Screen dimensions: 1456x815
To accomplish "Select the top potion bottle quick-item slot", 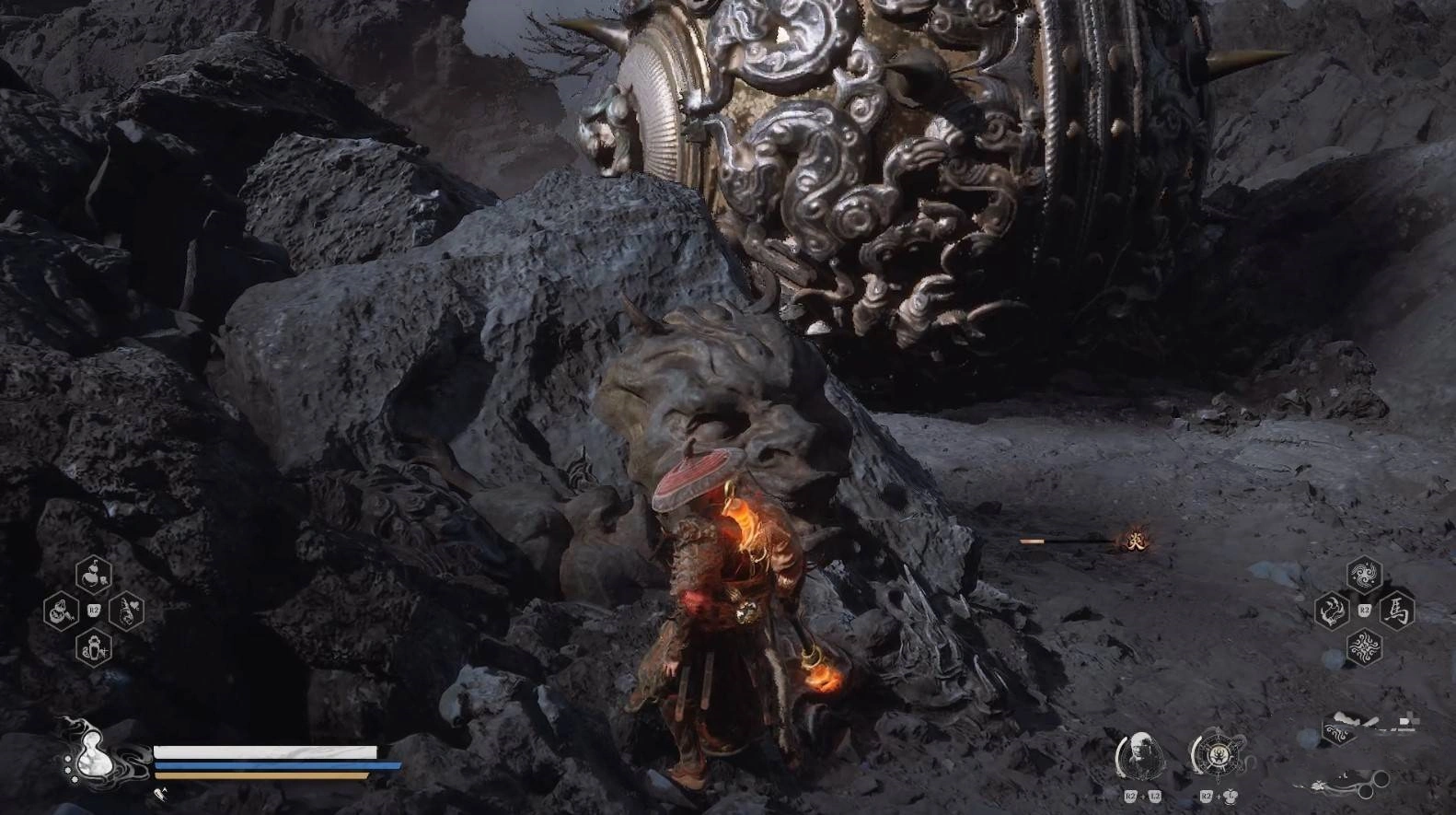I will [x=93, y=575].
